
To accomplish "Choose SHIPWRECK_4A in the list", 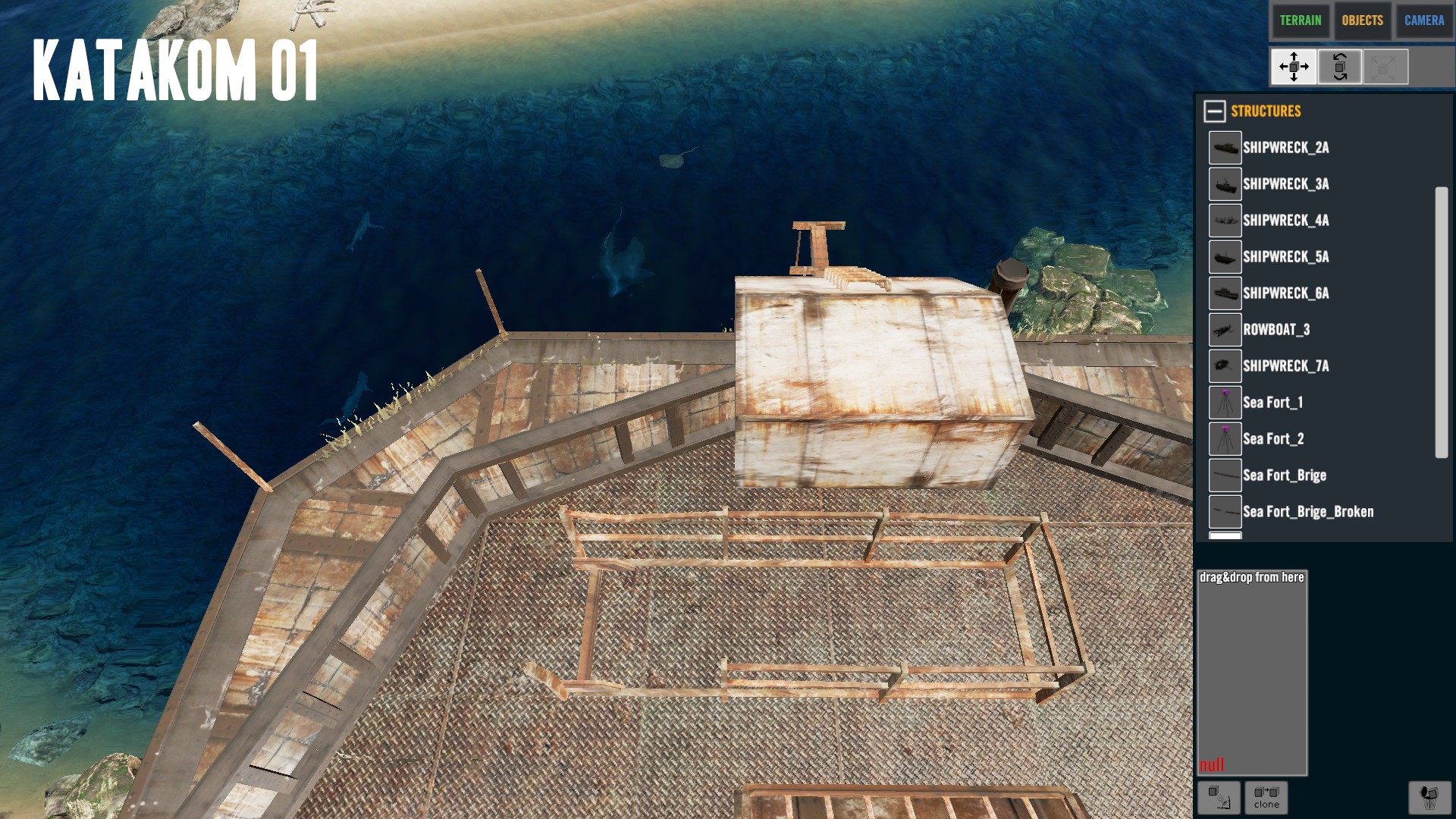I will pos(1285,221).
